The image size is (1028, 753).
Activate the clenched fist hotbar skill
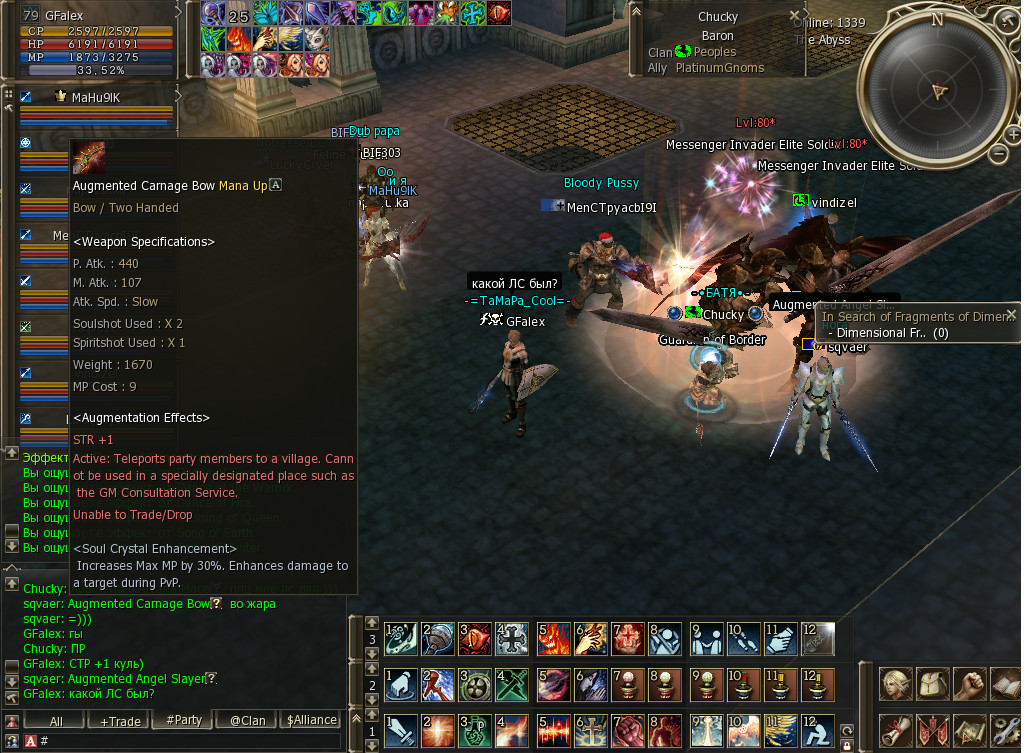628,731
